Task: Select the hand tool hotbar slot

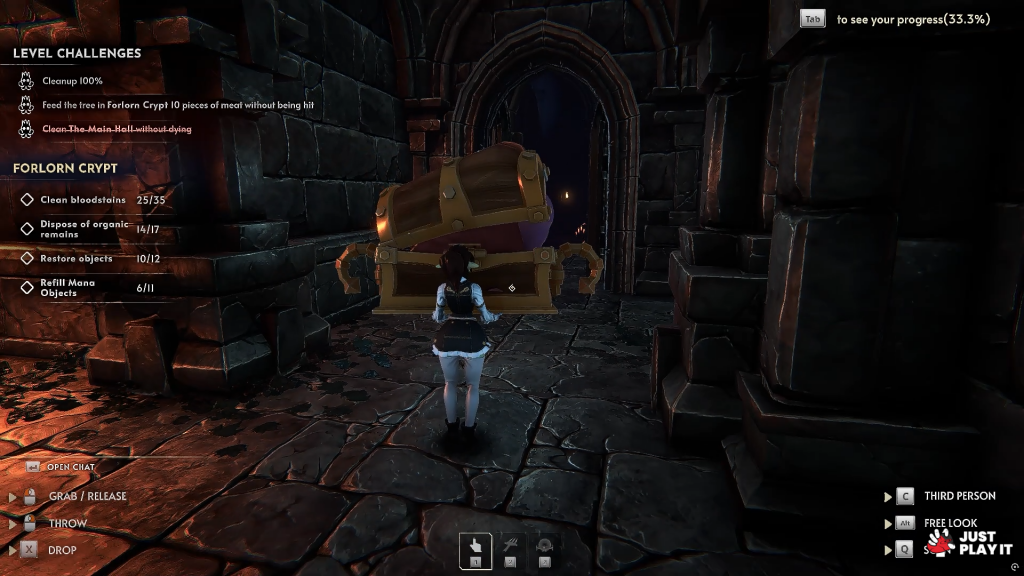Action: (475, 550)
